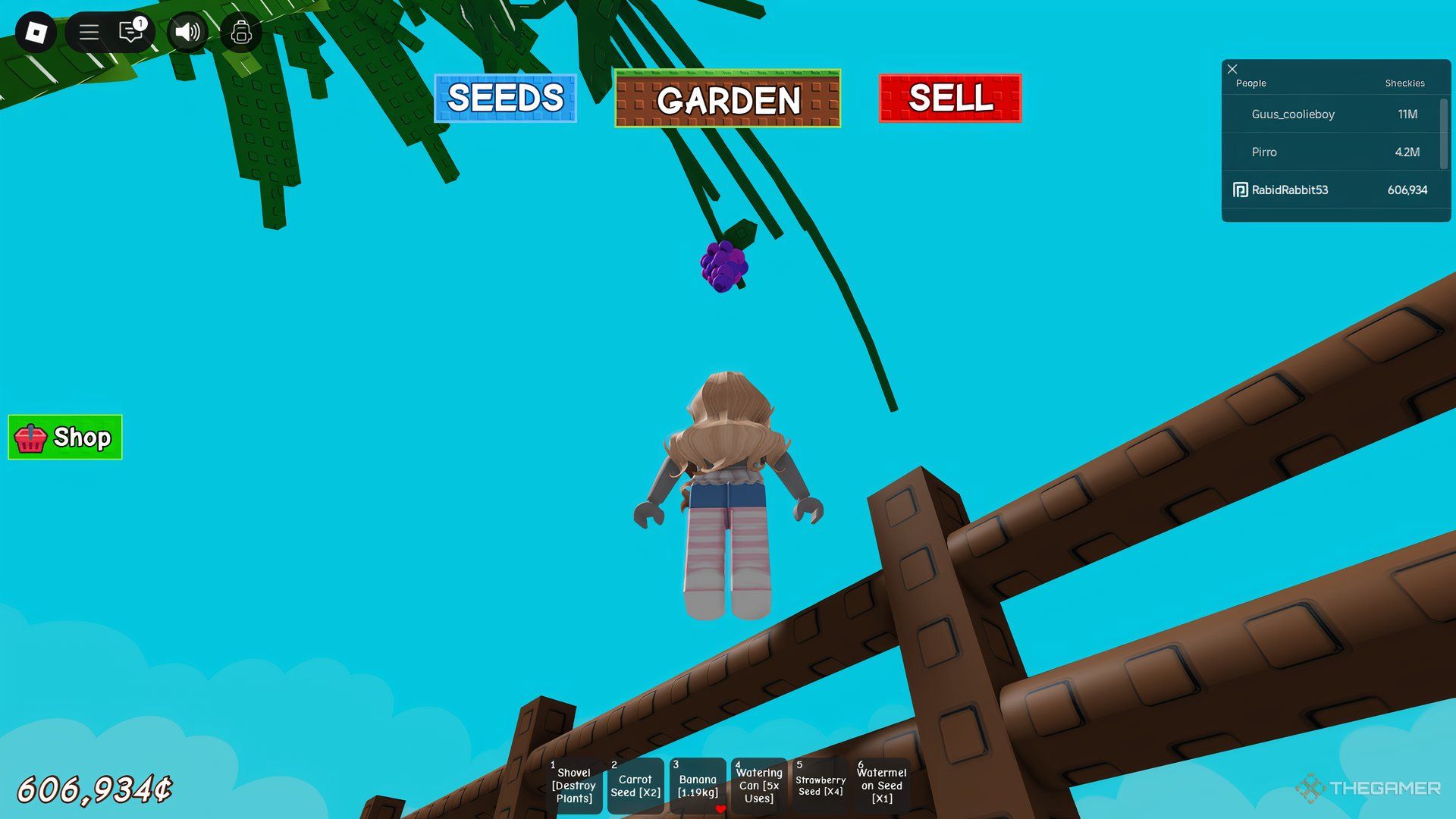Open inventory with the backpack icon

pos(241,32)
